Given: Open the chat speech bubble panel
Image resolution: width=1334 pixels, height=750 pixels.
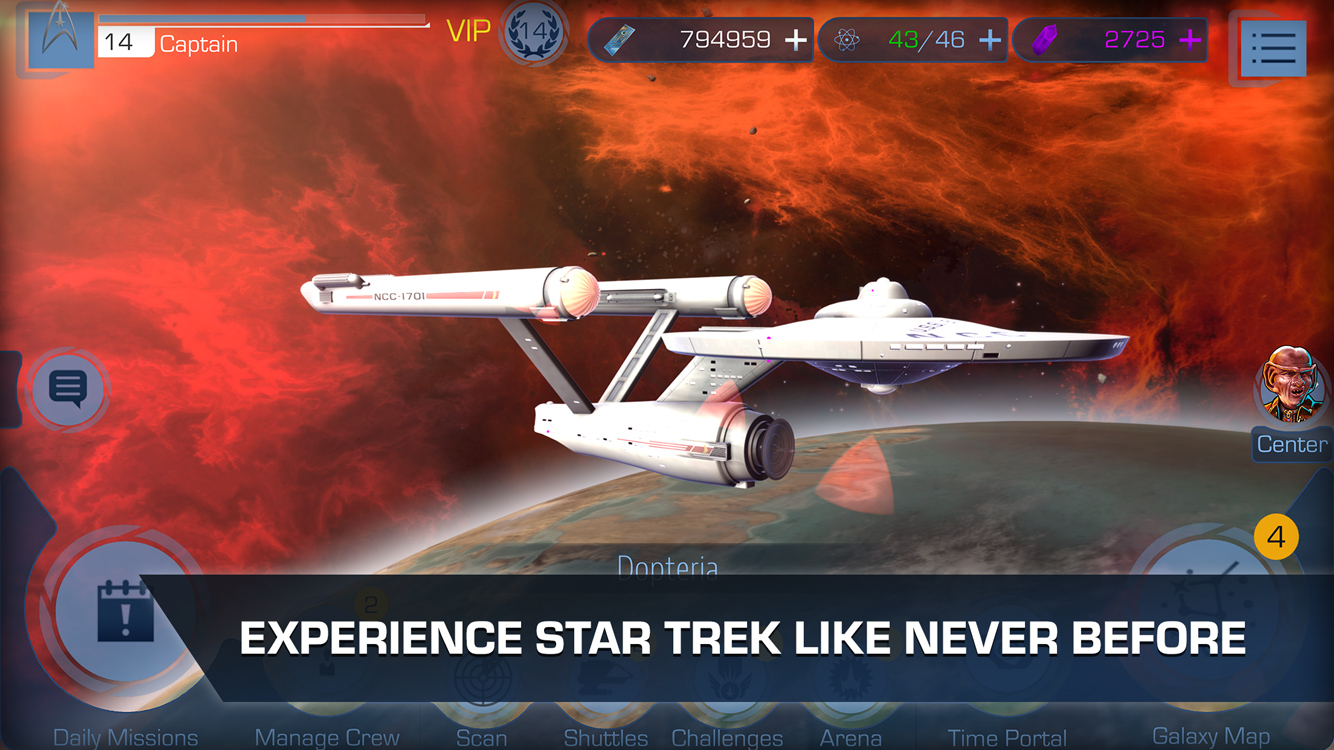Looking at the screenshot, I should 66,390.
